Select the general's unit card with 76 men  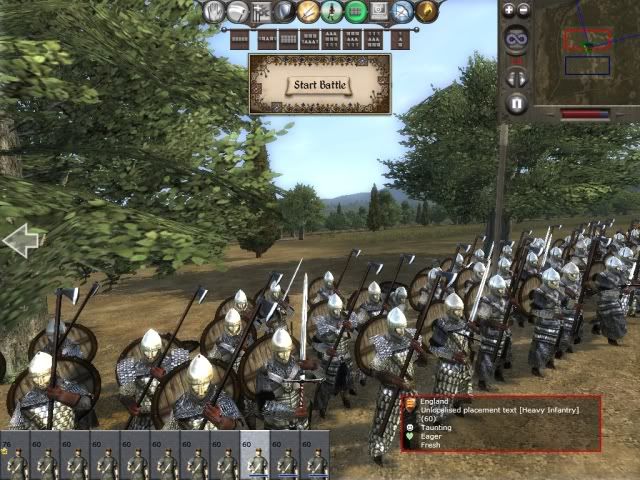(15, 456)
